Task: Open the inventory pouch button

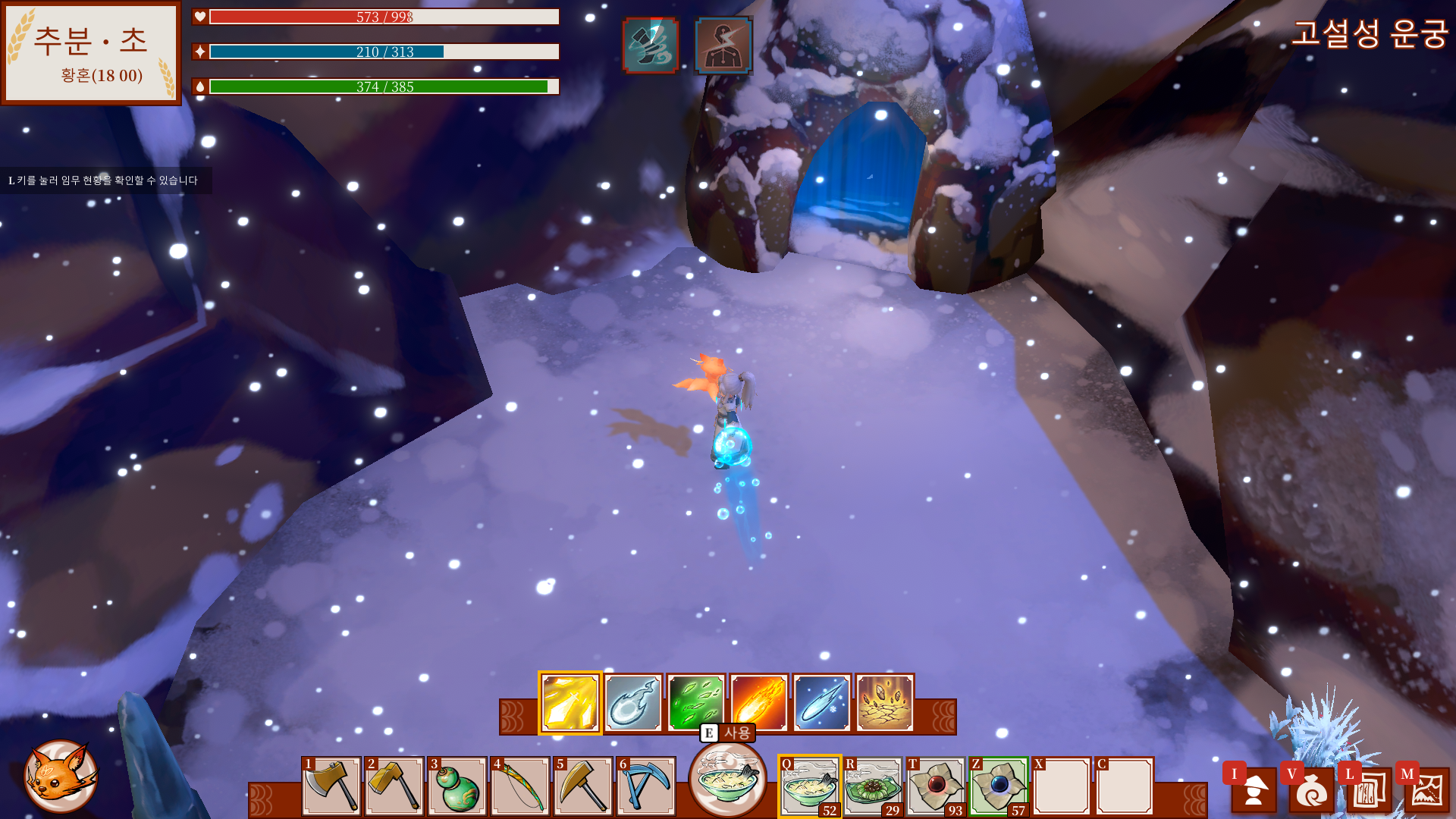Action: [1311, 790]
